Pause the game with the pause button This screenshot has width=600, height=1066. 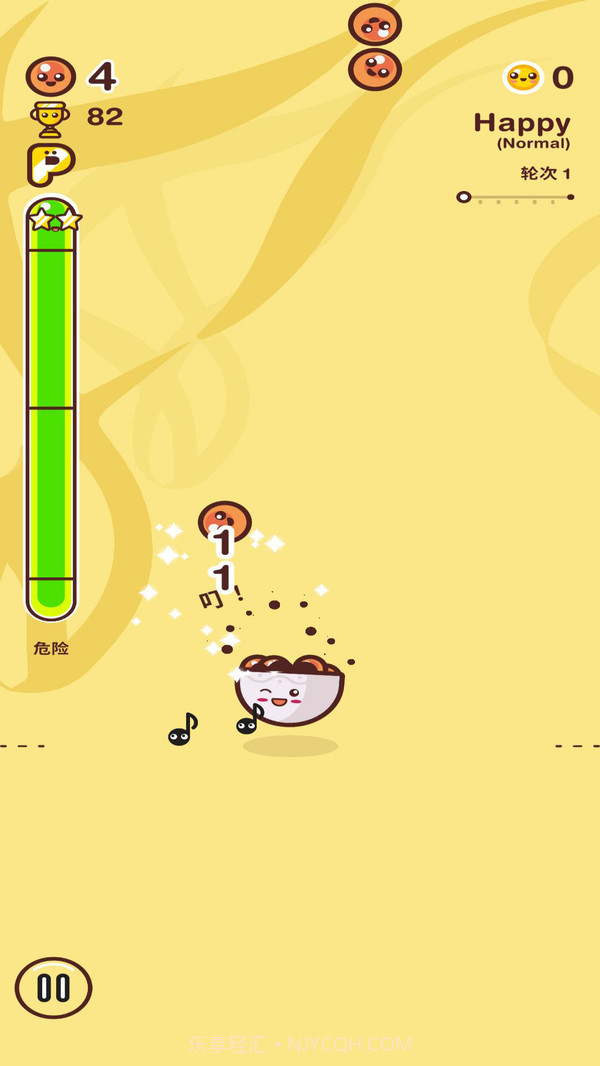click(x=53, y=987)
